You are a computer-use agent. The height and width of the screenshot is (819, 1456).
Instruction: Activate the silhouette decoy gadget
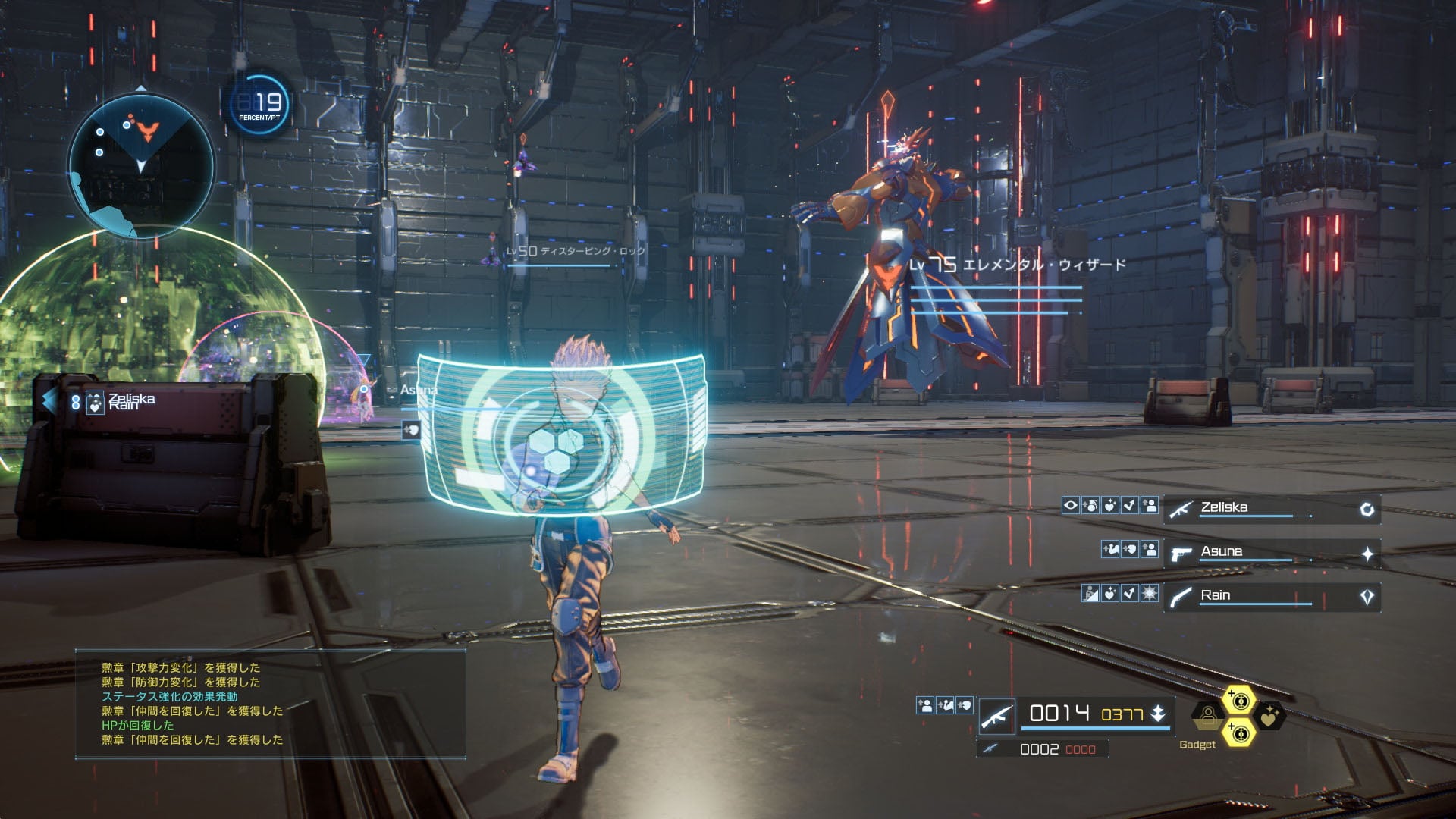[x=1208, y=716]
